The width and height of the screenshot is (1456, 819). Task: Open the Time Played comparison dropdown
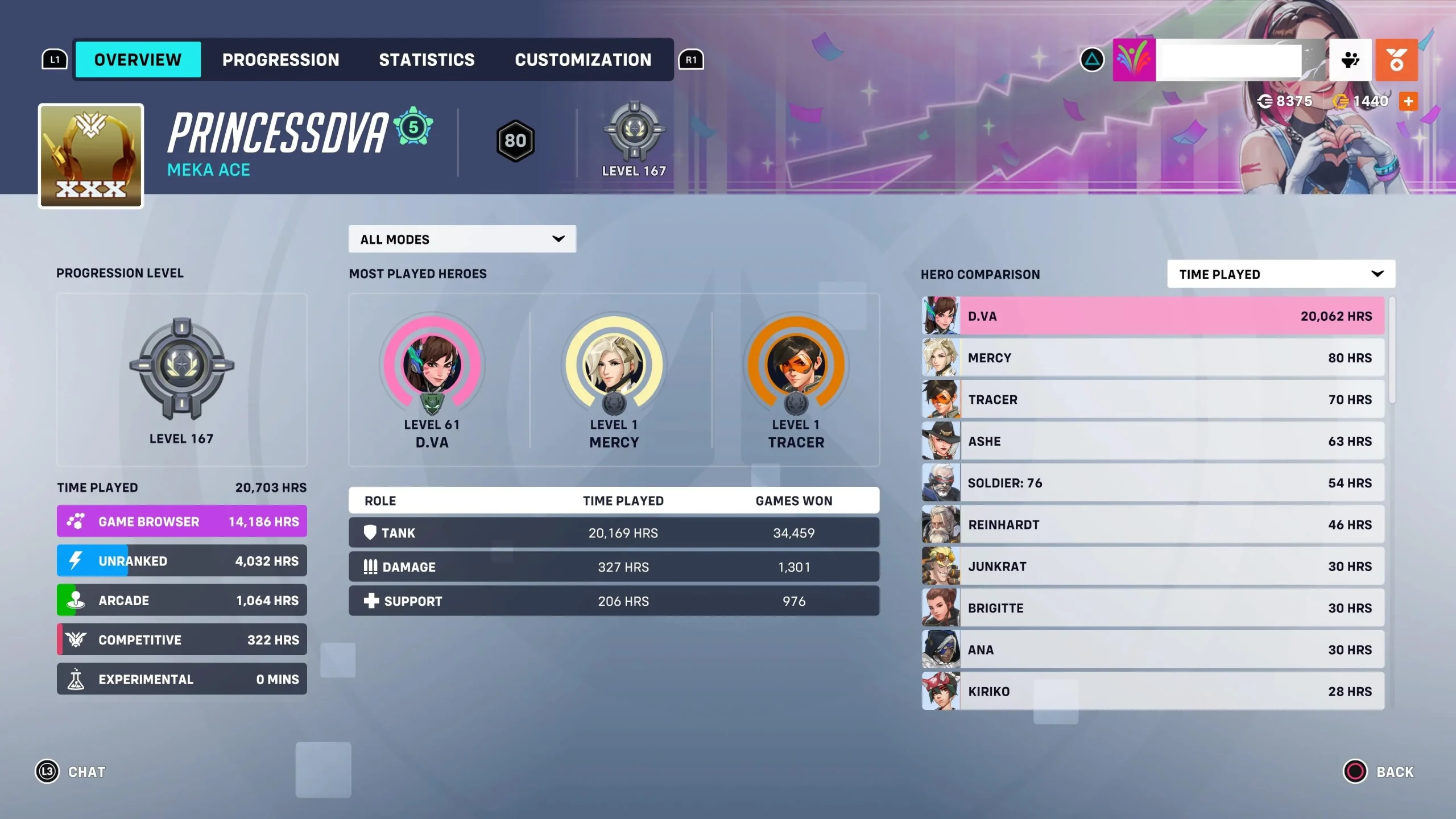pyautogui.click(x=1281, y=274)
